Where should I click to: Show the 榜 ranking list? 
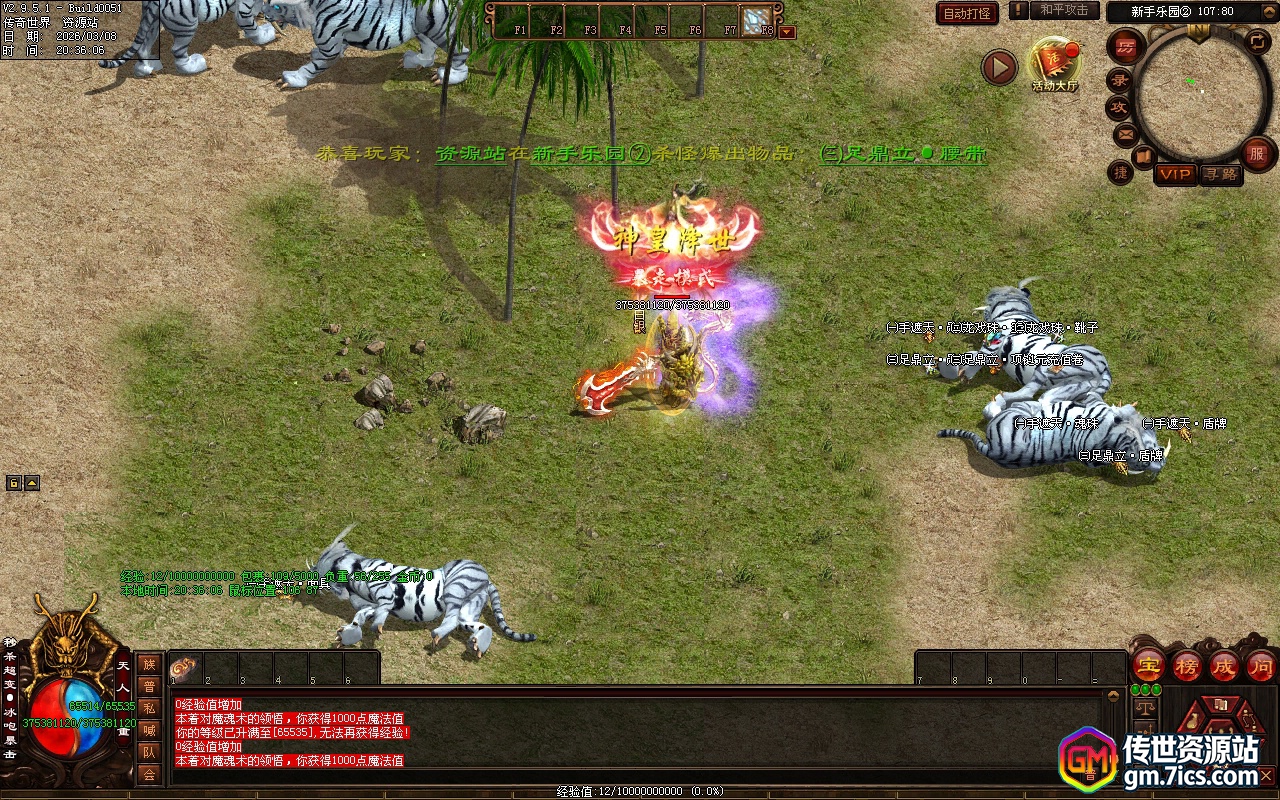1186,666
